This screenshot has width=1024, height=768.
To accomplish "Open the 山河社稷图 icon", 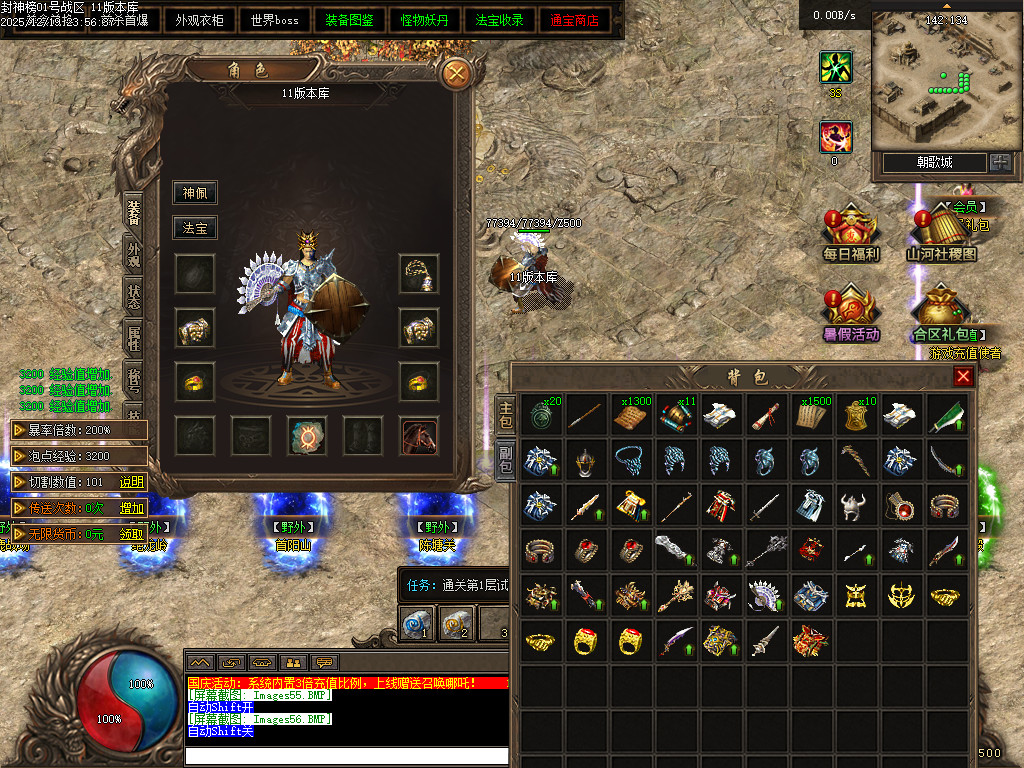I will 941,235.
